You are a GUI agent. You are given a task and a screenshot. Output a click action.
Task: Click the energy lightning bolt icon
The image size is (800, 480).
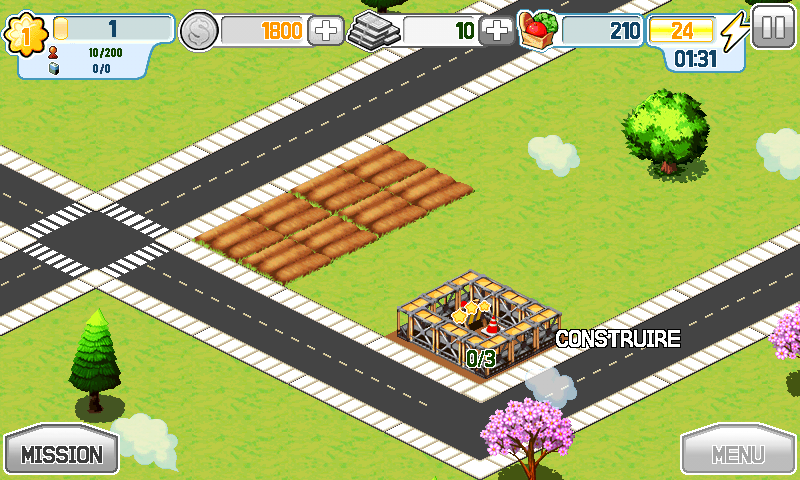(734, 32)
